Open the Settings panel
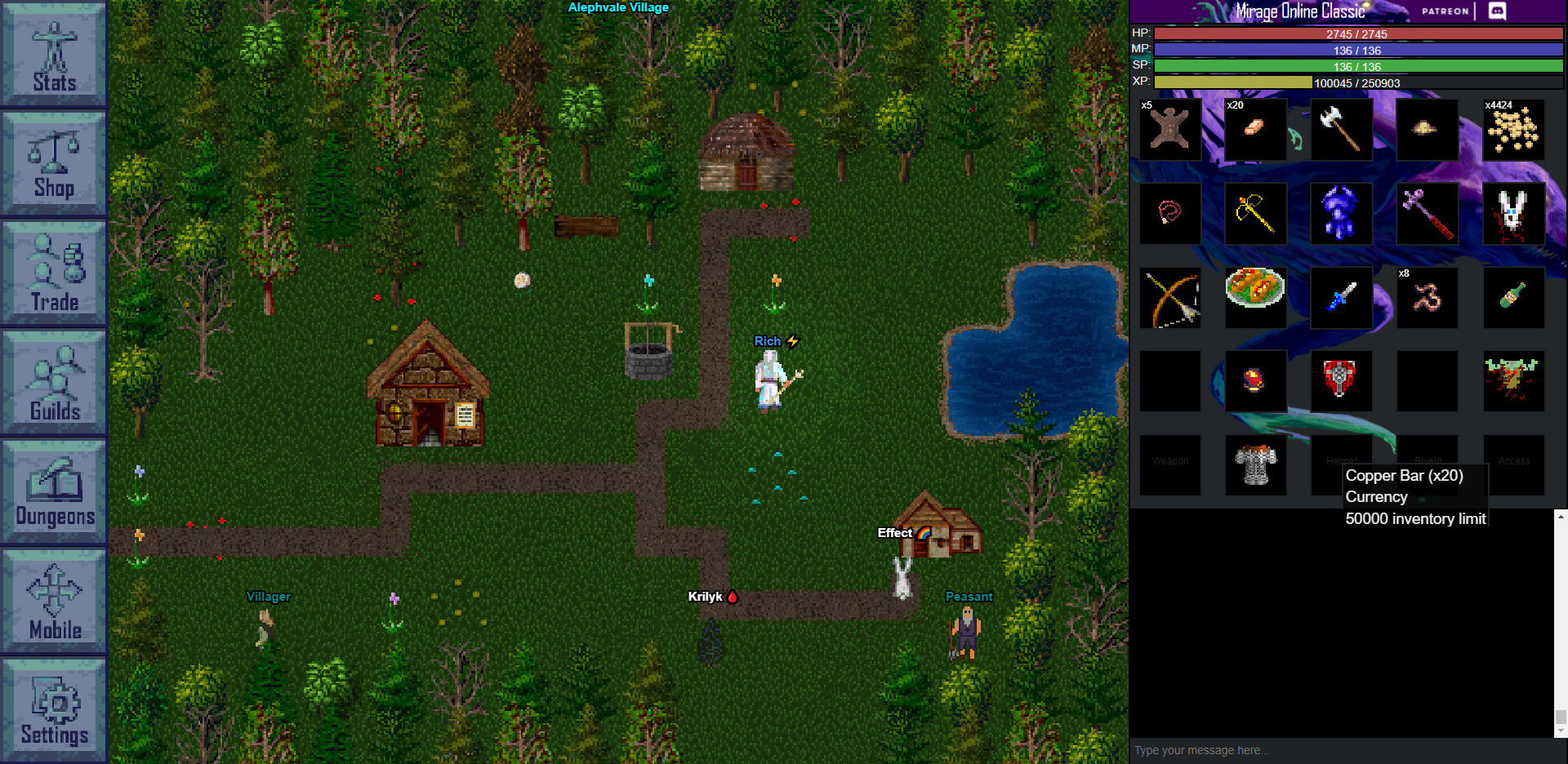The width and height of the screenshot is (1568, 764). pos(52,708)
